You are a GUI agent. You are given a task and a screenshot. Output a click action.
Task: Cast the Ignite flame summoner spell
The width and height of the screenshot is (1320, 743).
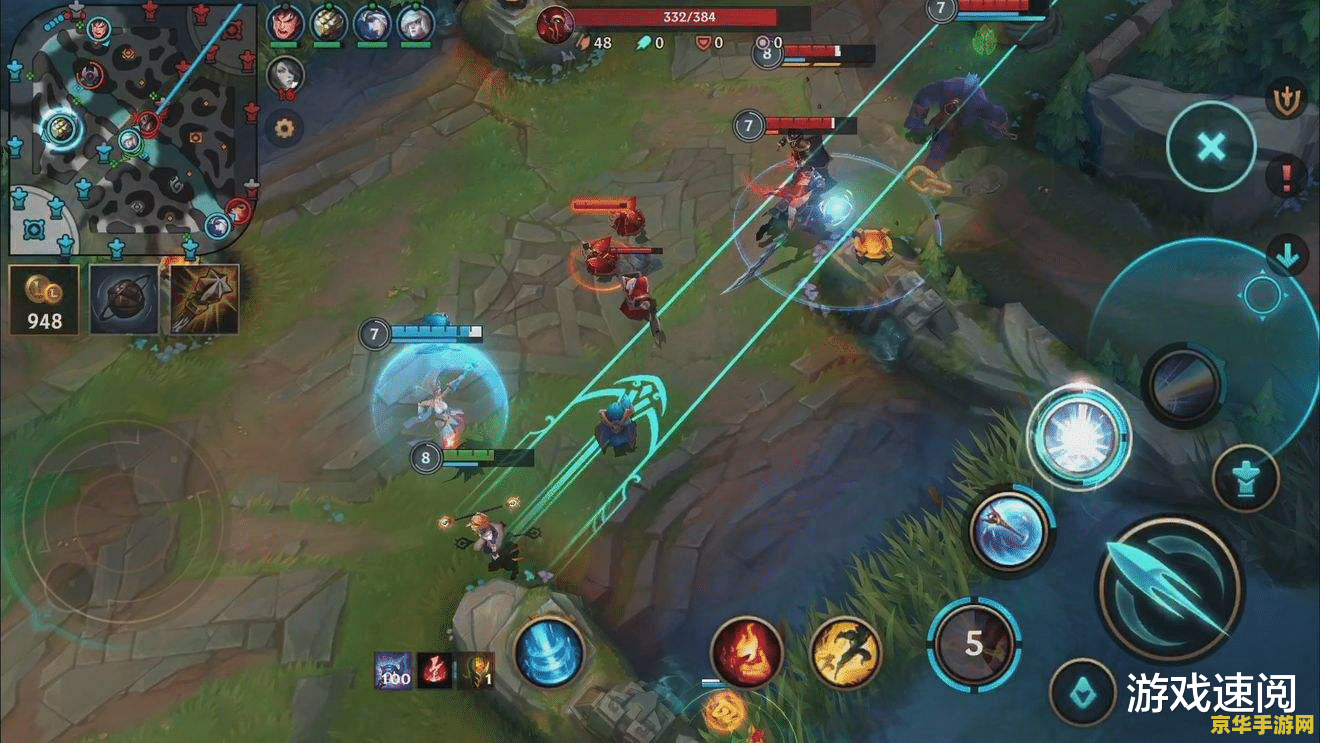tap(746, 651)
